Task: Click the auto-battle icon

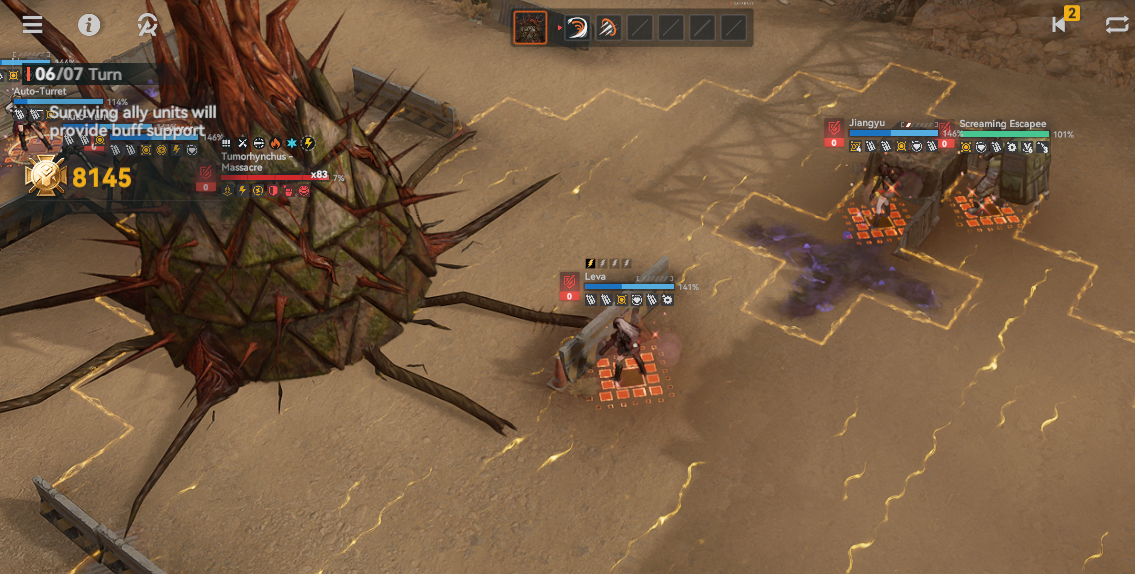Action: point(147,25)
